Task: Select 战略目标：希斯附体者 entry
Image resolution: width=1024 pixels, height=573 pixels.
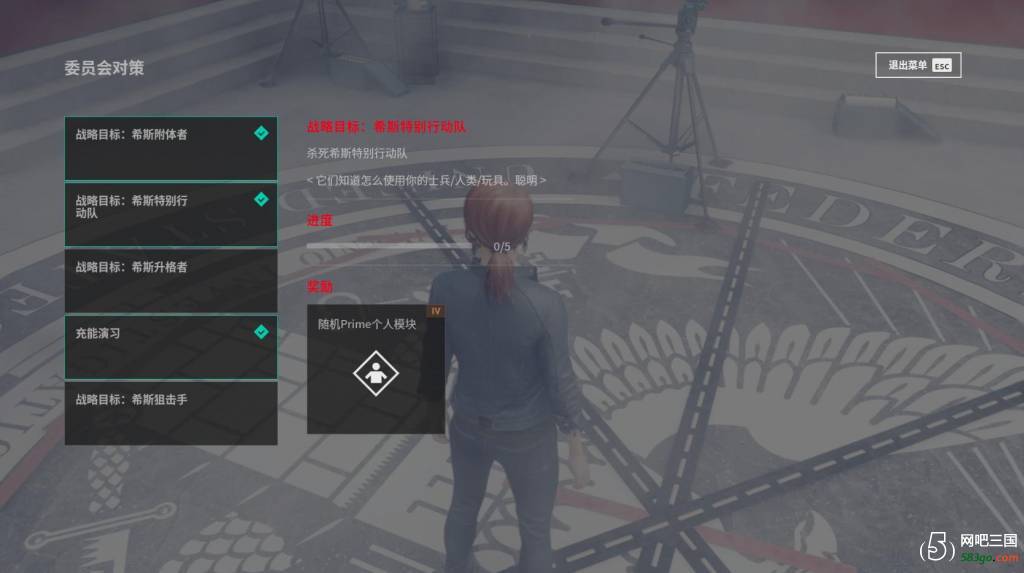Action: tap(170, 148)
